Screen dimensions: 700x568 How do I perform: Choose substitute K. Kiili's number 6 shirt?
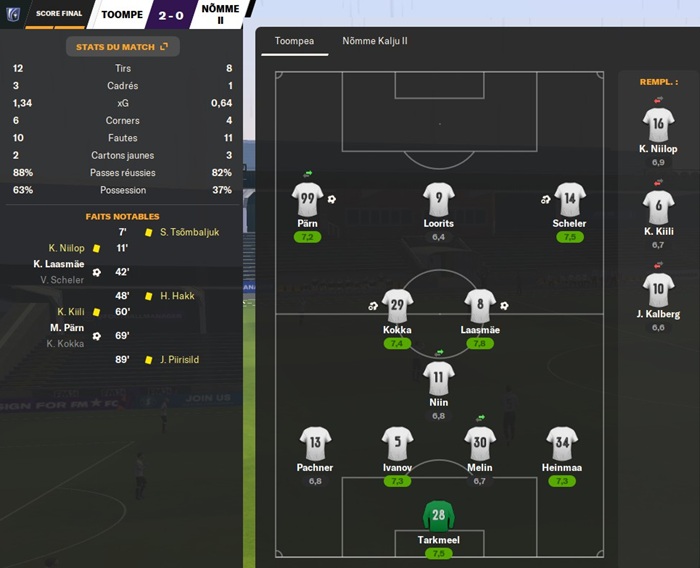point(658,207)
